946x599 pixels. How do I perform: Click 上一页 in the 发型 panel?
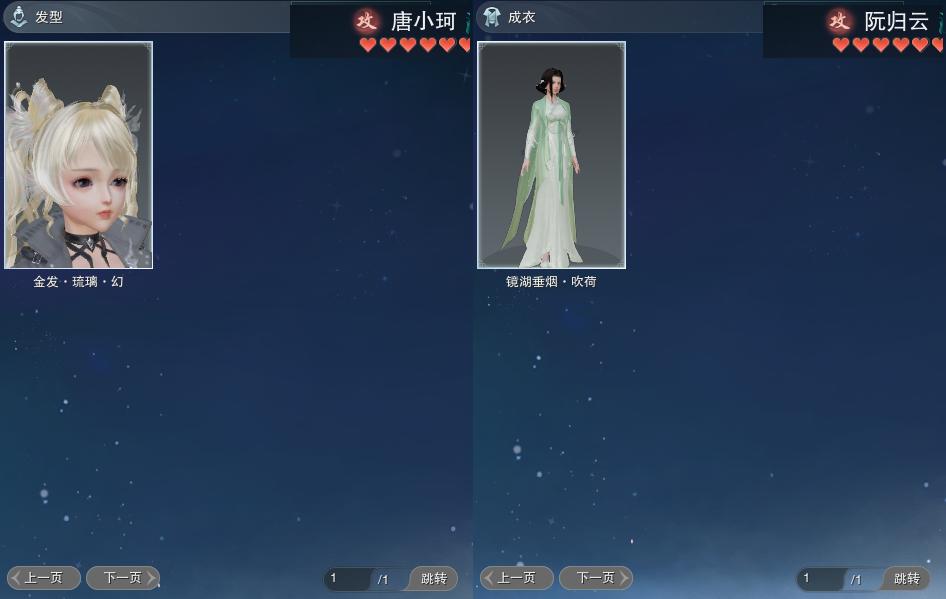point(44,578)
